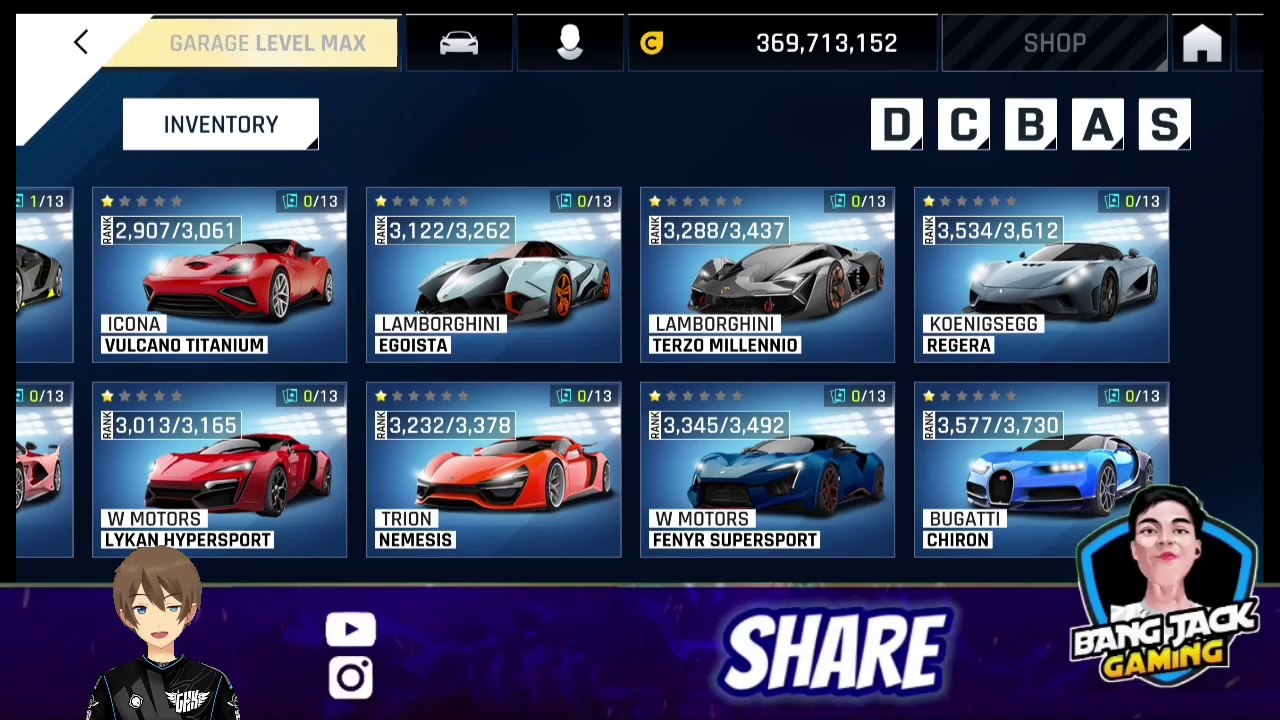Select the Lamborghini Egoista card

tap(493, 275)
